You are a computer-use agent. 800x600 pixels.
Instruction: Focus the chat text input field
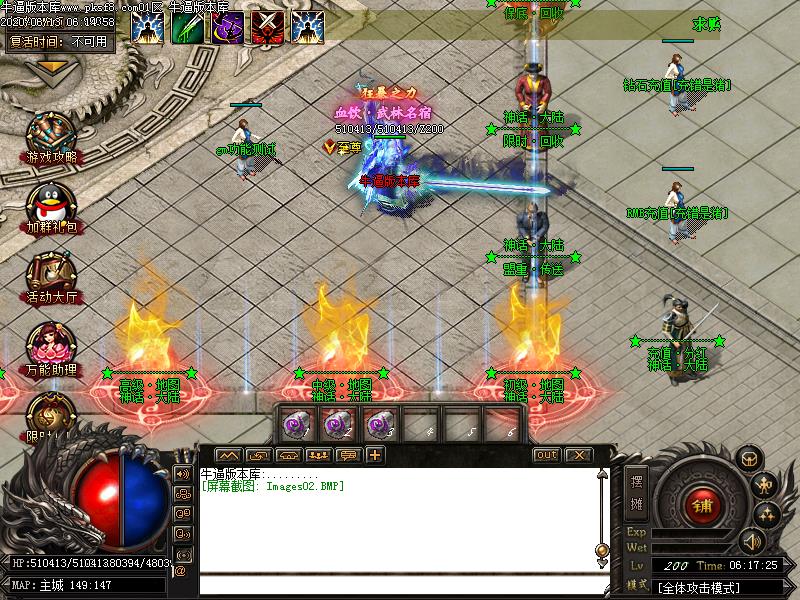point(400,586)
